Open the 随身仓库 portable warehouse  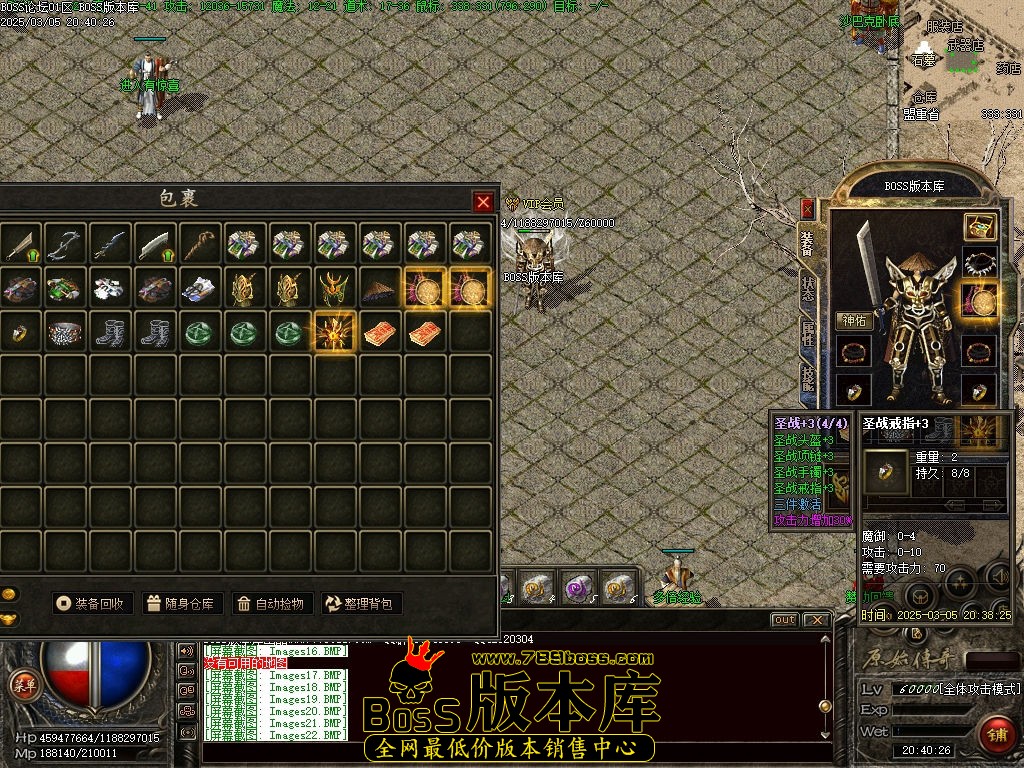point(181,603)
